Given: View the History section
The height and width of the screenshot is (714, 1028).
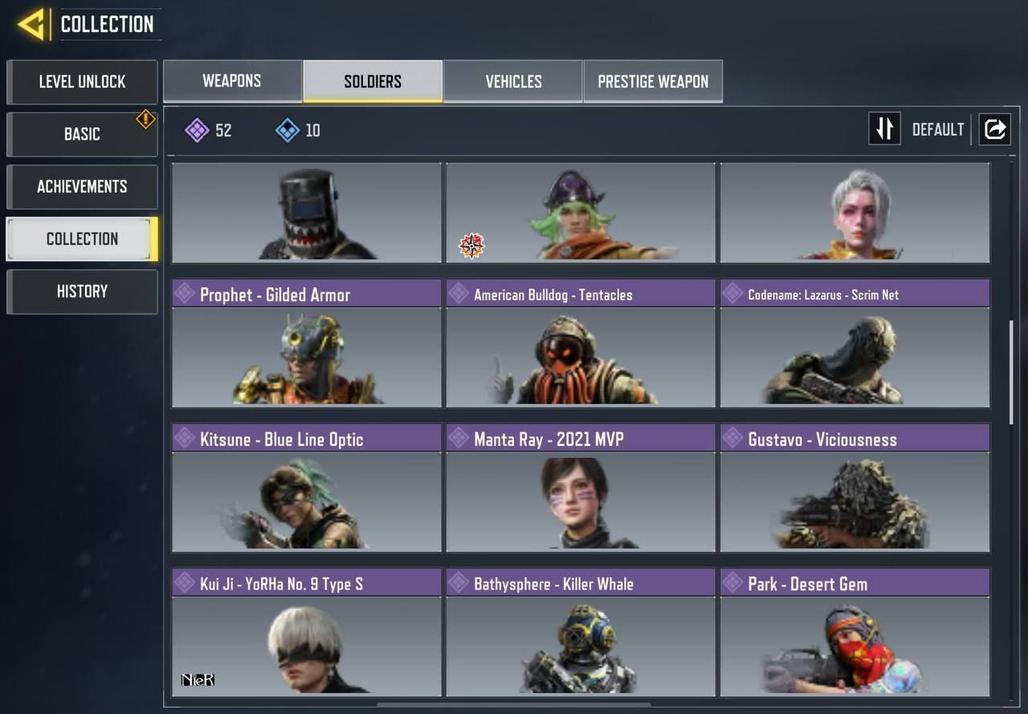Looking at the screenshot, I should tap(82, 292).
